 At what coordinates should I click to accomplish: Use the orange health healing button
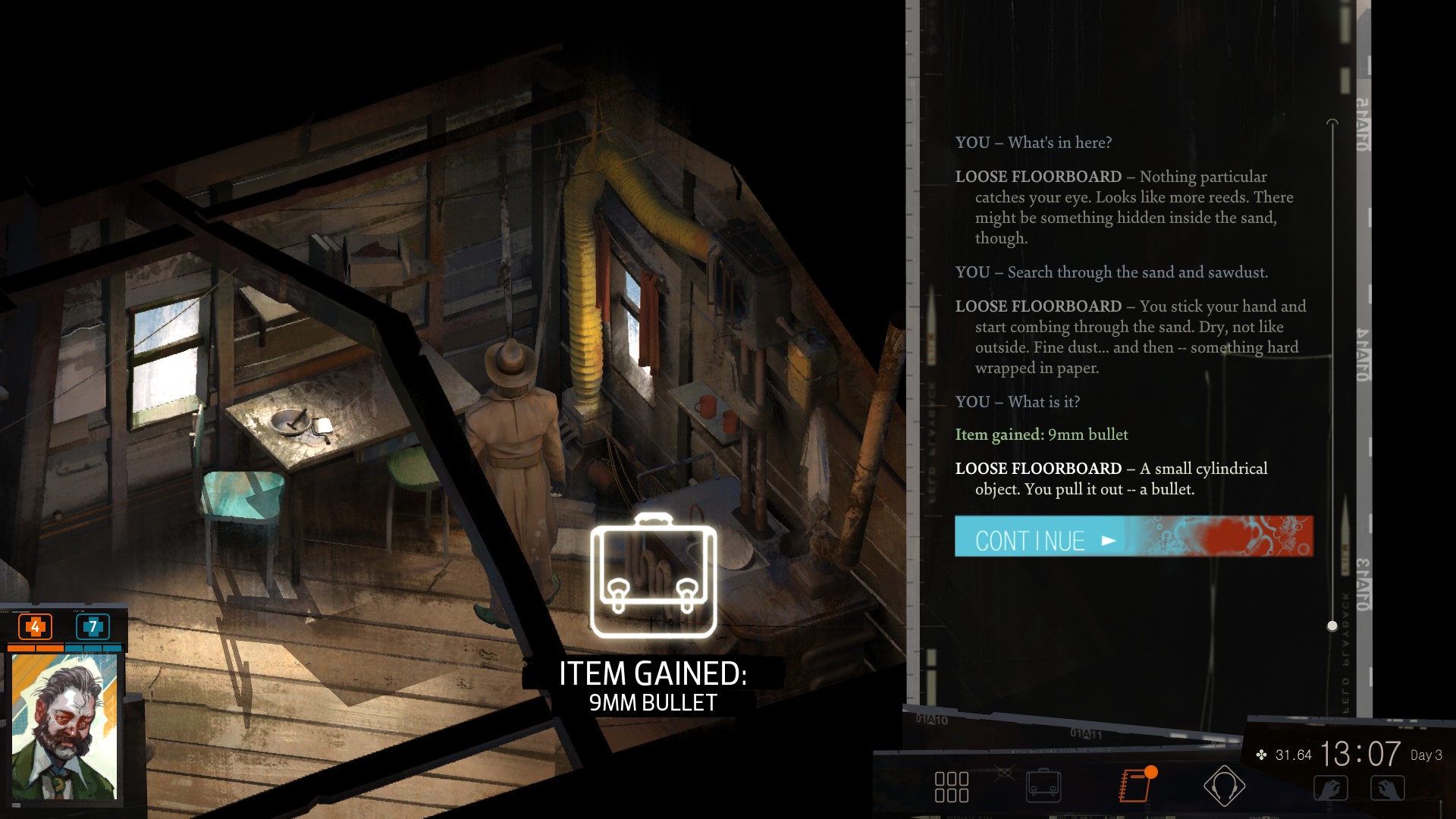click(35, 626)
